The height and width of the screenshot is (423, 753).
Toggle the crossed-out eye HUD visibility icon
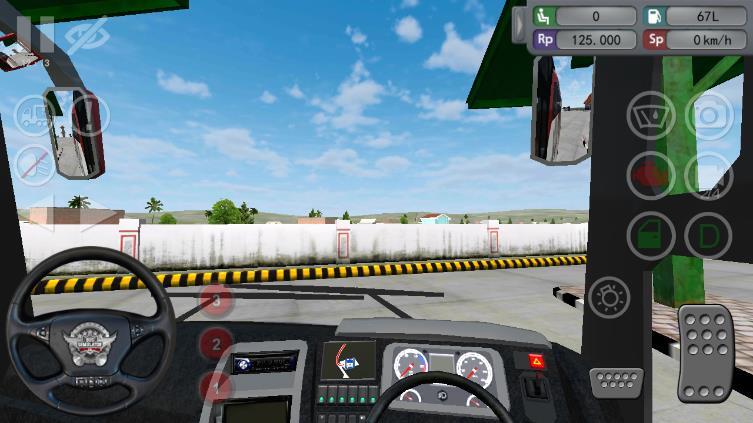point(85,34)
